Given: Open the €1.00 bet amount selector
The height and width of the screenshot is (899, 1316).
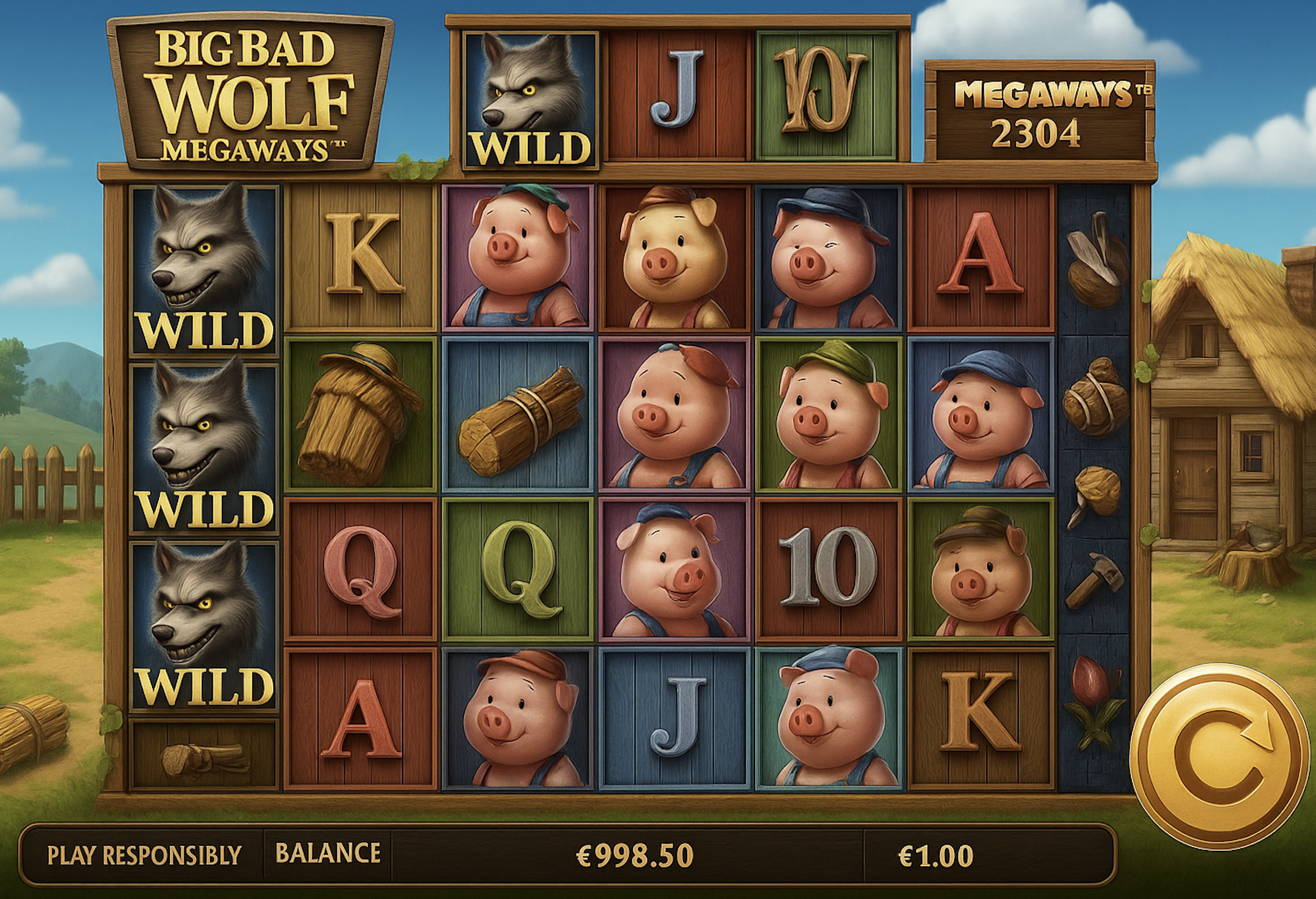Looking at the screenshot, I should (x=936, y=855).
